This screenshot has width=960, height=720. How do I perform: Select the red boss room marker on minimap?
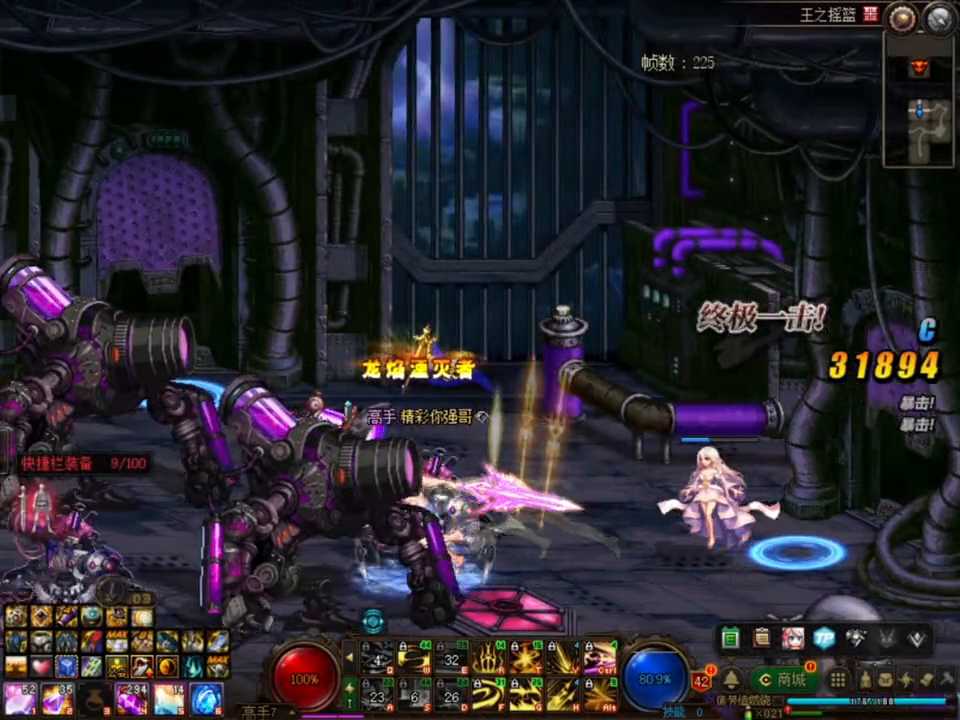pyautogui.click(x=918, y=67)
